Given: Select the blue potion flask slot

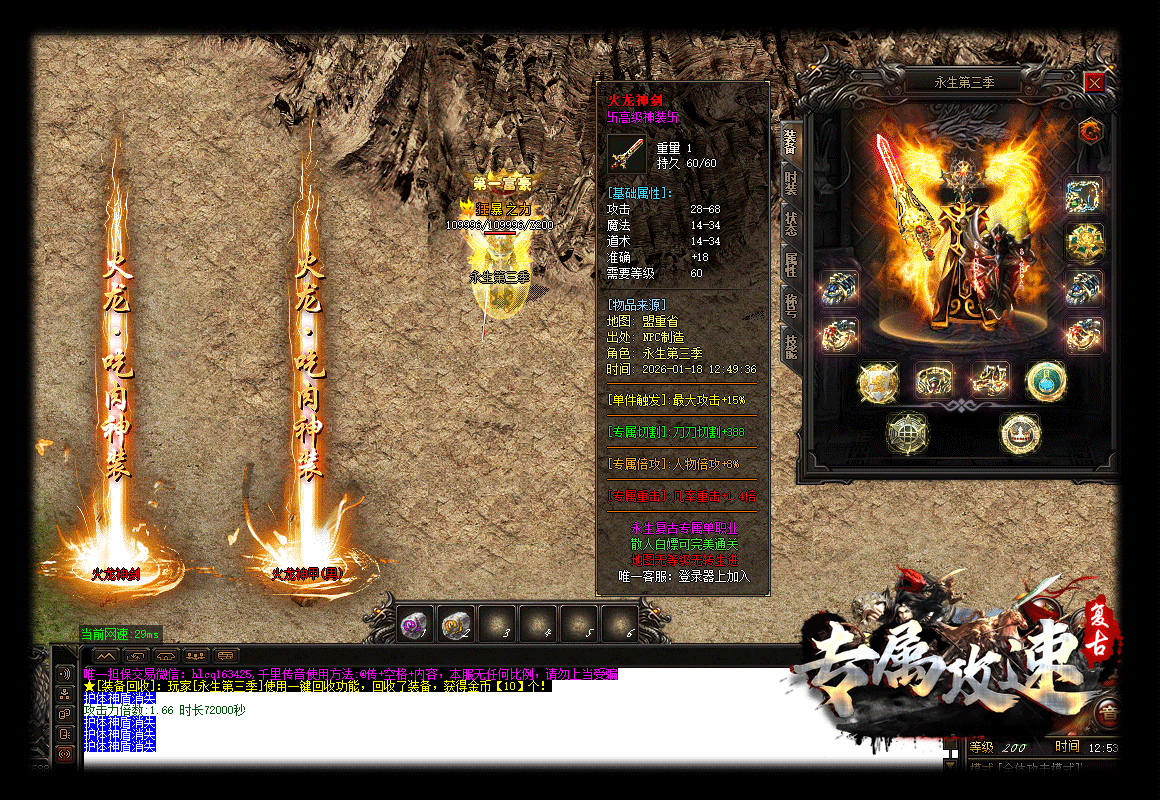Looking at the screenshot, I should click(x=1046, y=380).
